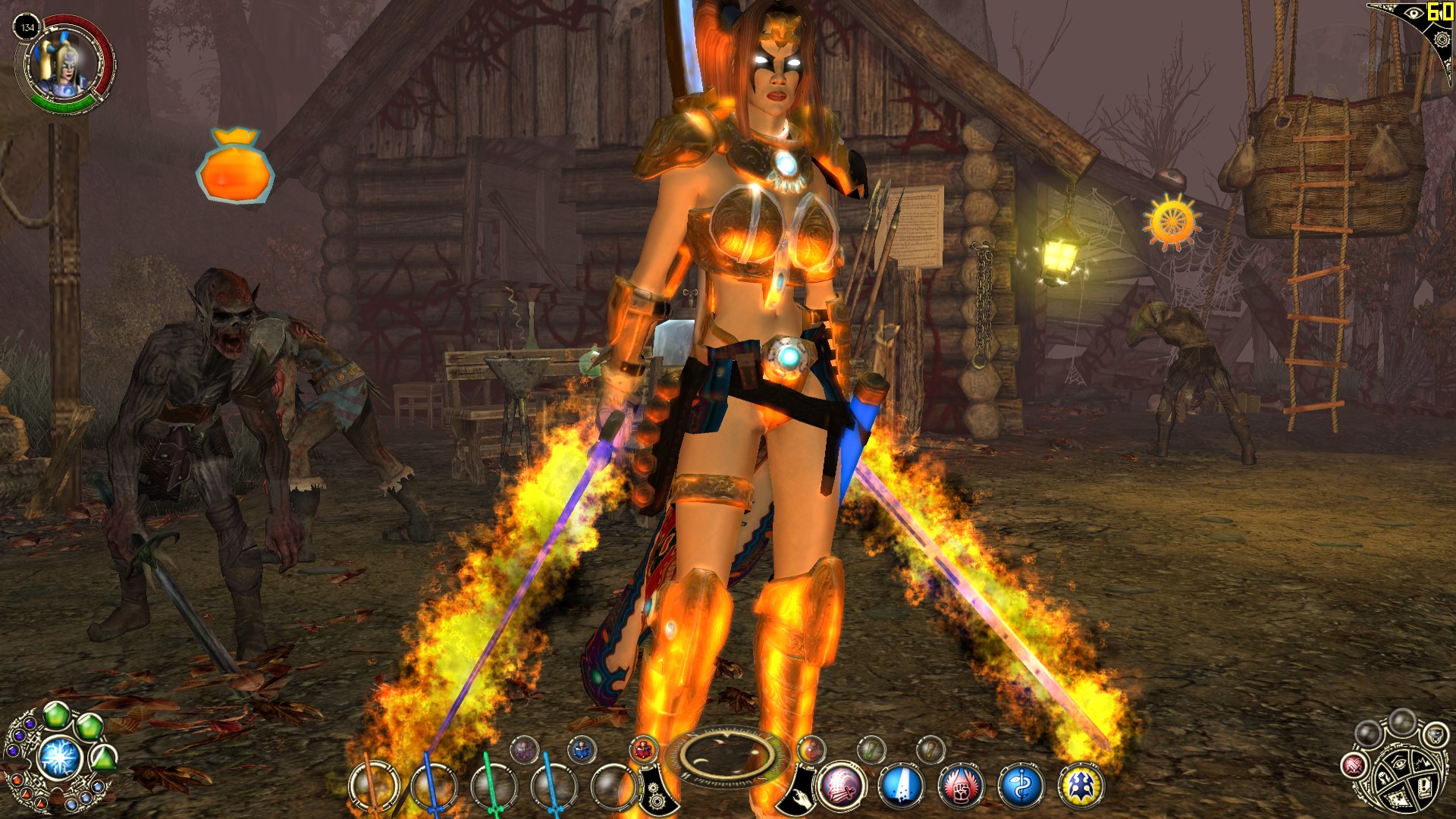Use the blue frost burst orb
Image resolution: width=1456 pixels, height=819 pixels.
point(61,758)
